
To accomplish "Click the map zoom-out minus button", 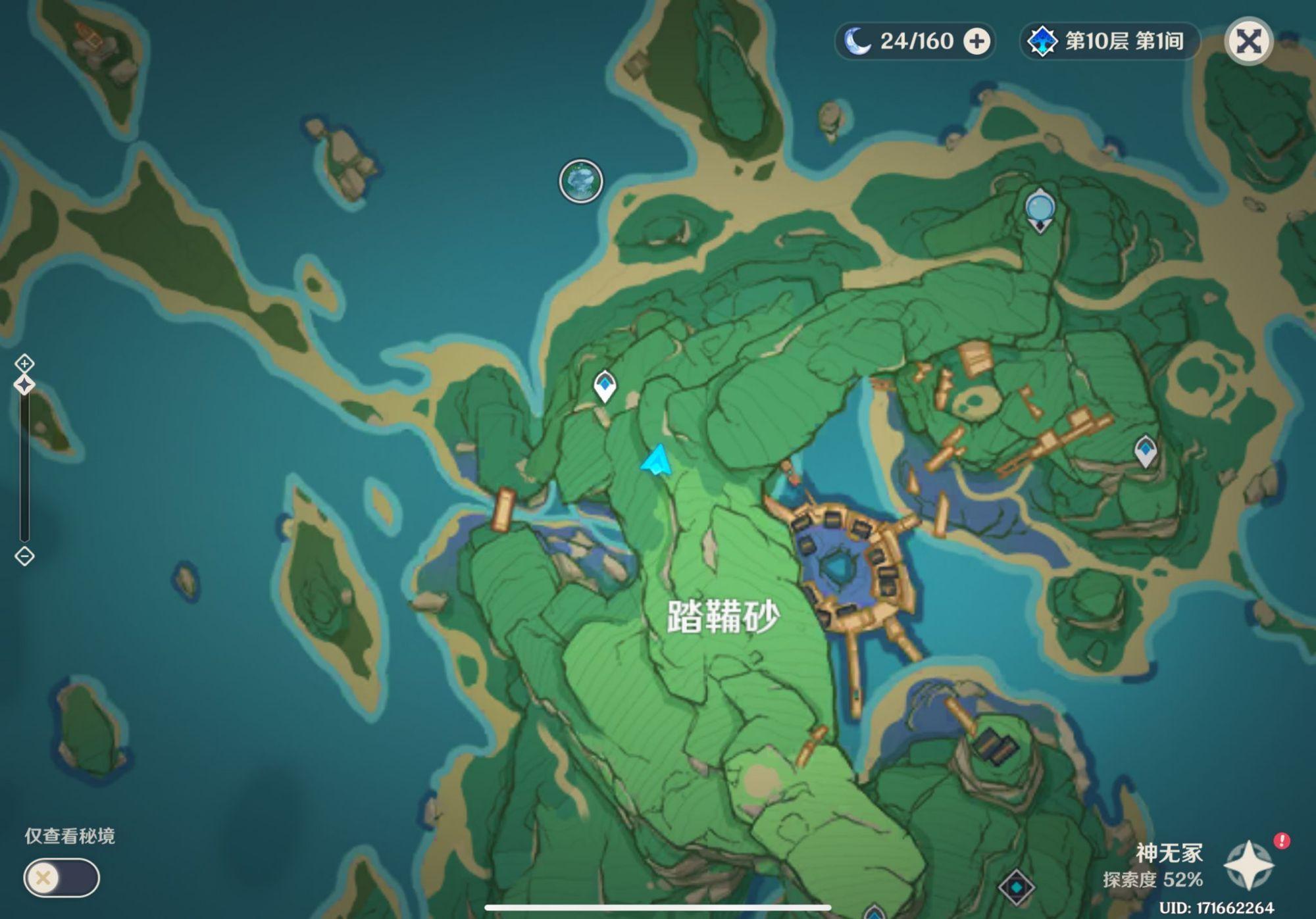I will click(x=24, y=557).
